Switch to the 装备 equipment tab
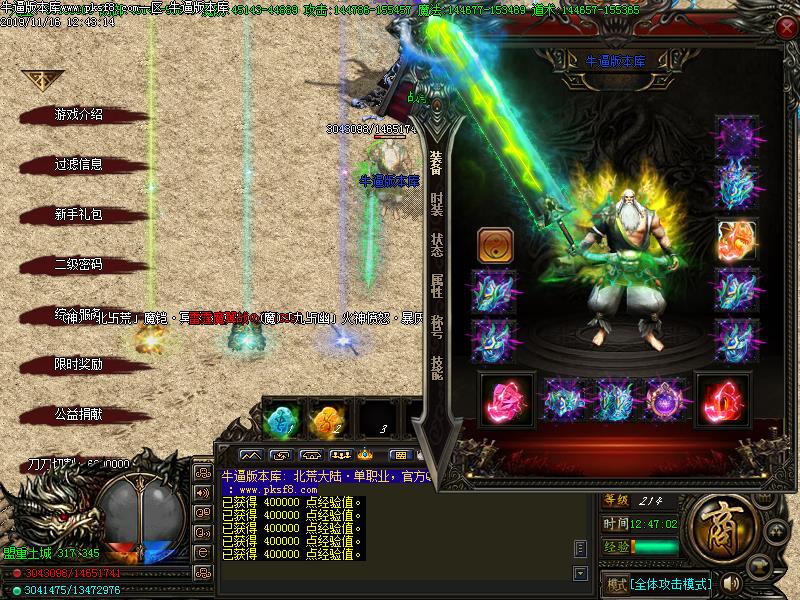This screenshot has height=600, width=800. pyautogui.click(x=436, y=164)
